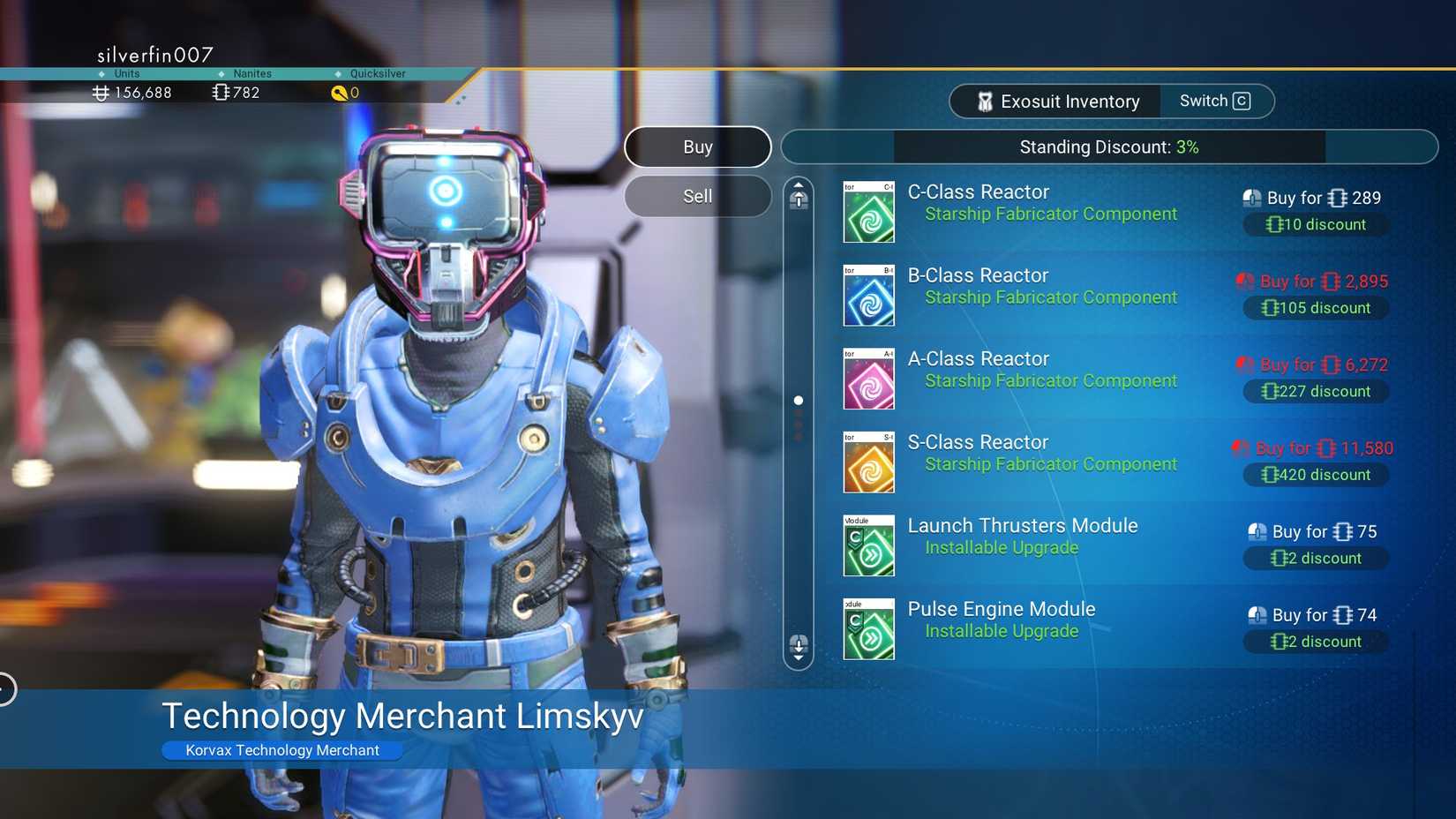Purchase the Launch Thrusters Module for 75
The height and width of the screenshot is (819, 1456).
pyautogui.click(x=1312, y=531)
